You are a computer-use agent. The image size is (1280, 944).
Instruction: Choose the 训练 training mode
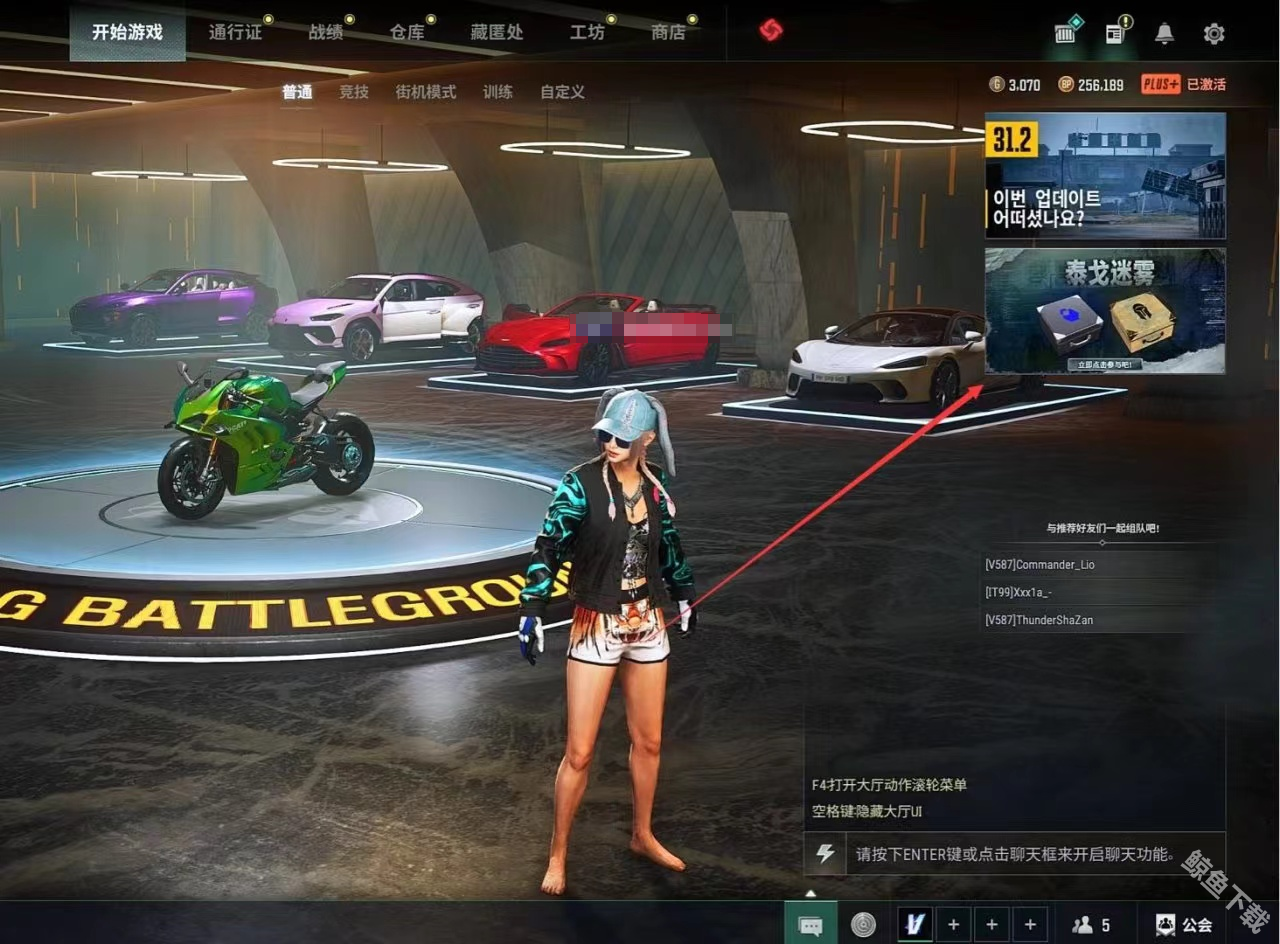tap(498, 92)
